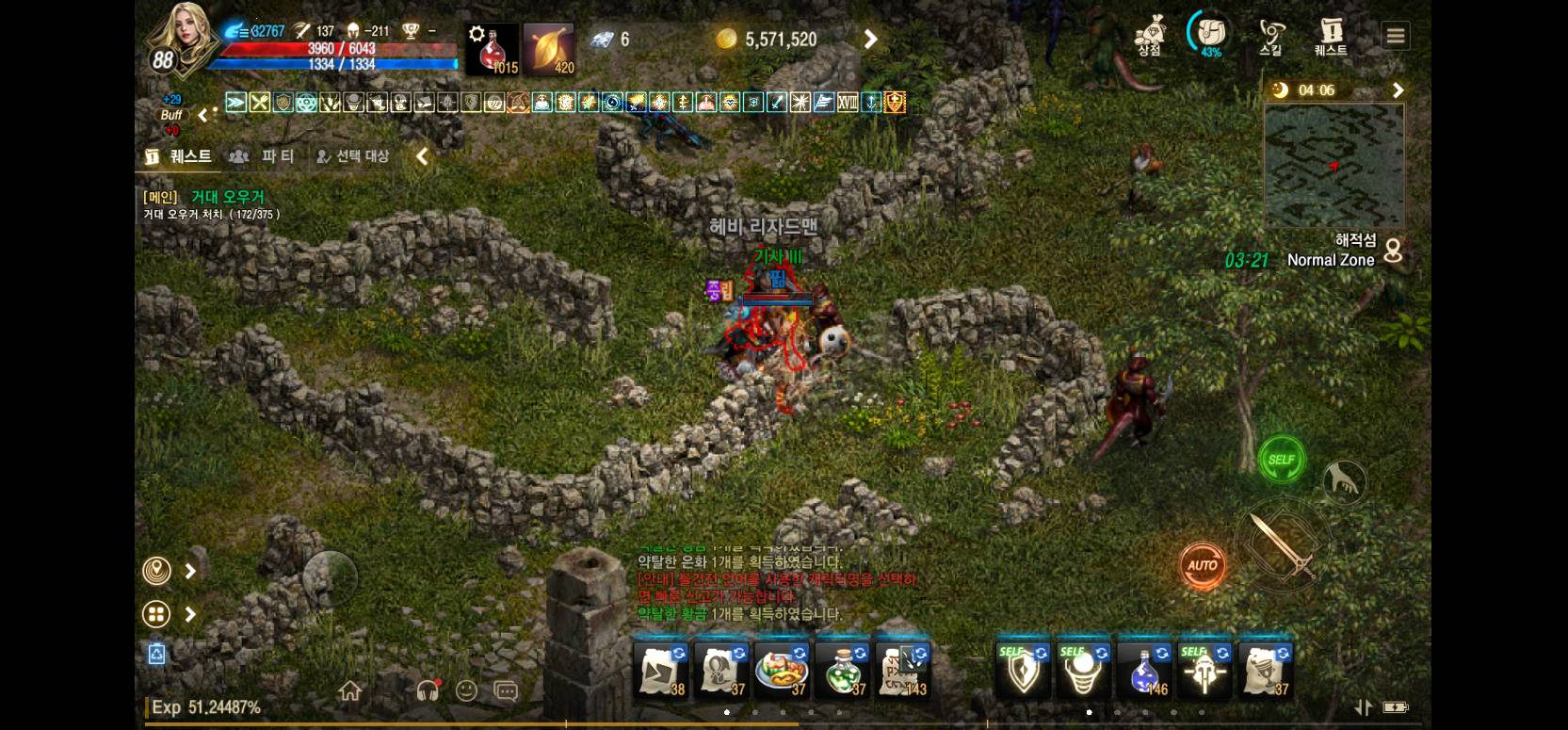Expand the currency bar arrow beside gold
1568x730 pixels.
click(x=871, y=40)
